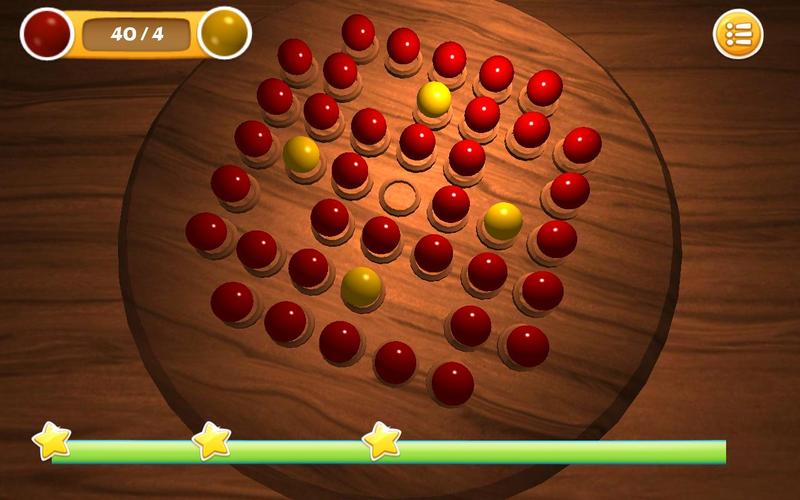The width and height of the screenshot is (800, 500).
Task: Select the leftmost yellow marble on the board
Action: coord(301,154)
